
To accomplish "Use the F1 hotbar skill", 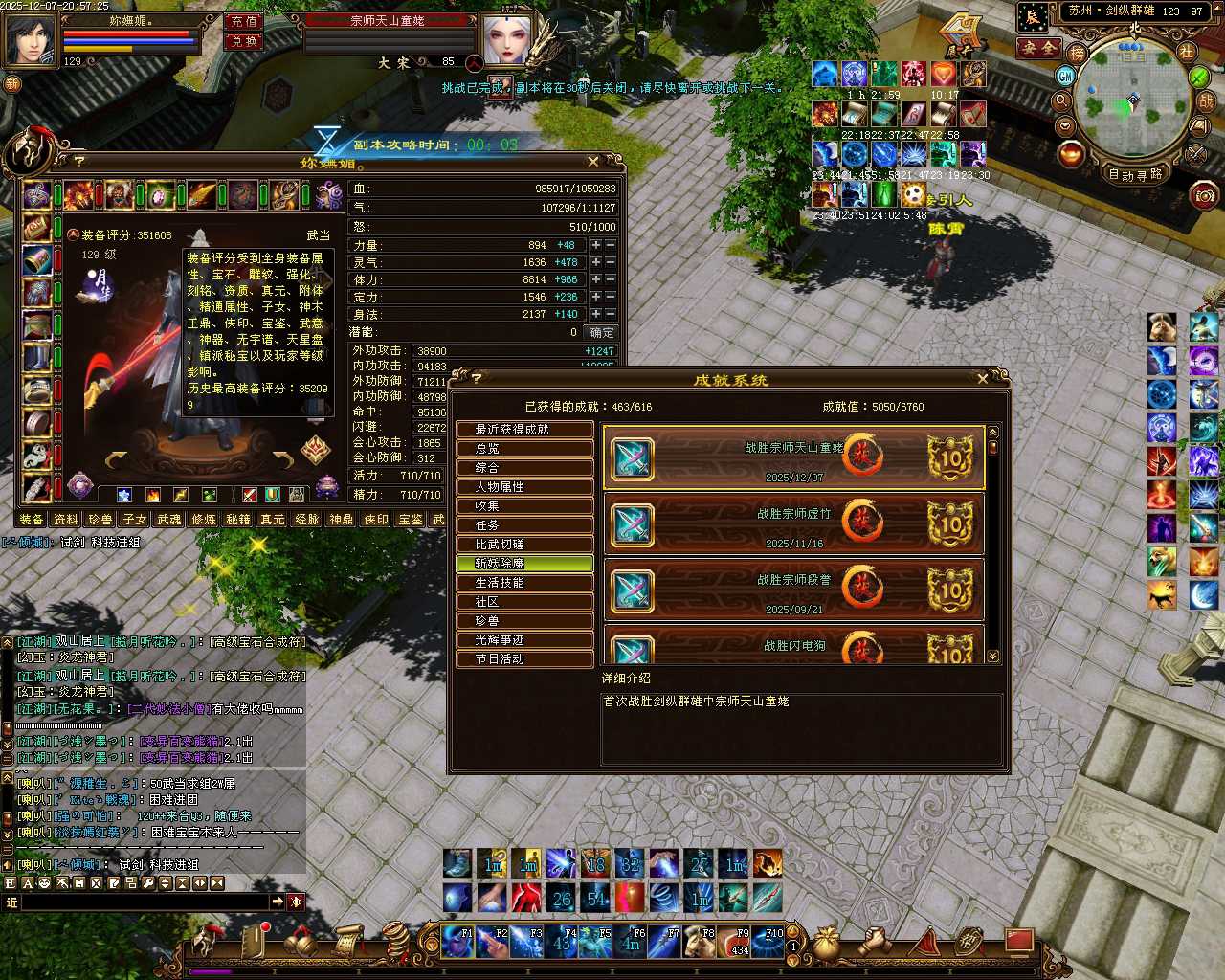I will (457, 943).
